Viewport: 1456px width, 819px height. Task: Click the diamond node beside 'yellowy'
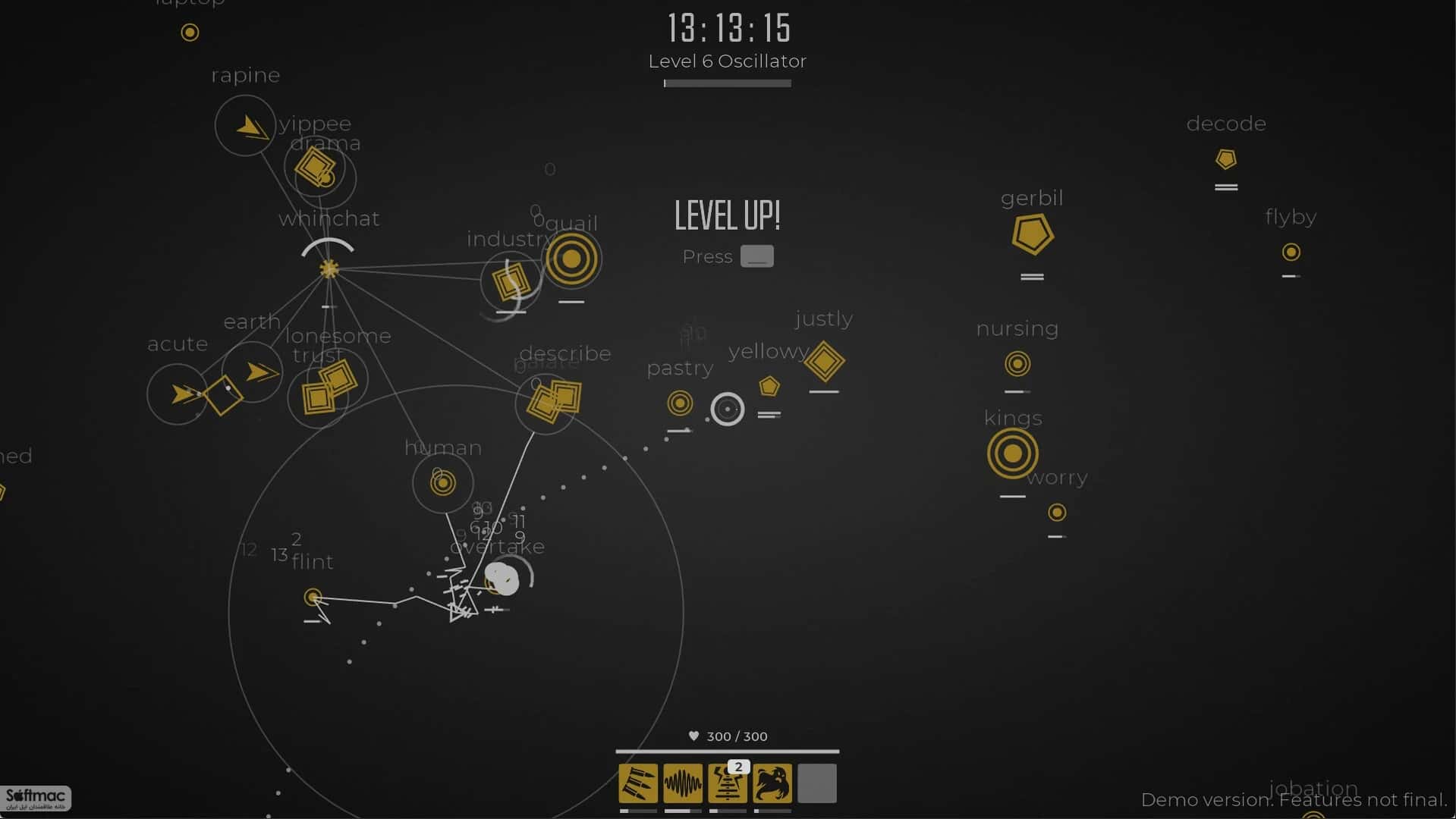(x=824, y=362)
